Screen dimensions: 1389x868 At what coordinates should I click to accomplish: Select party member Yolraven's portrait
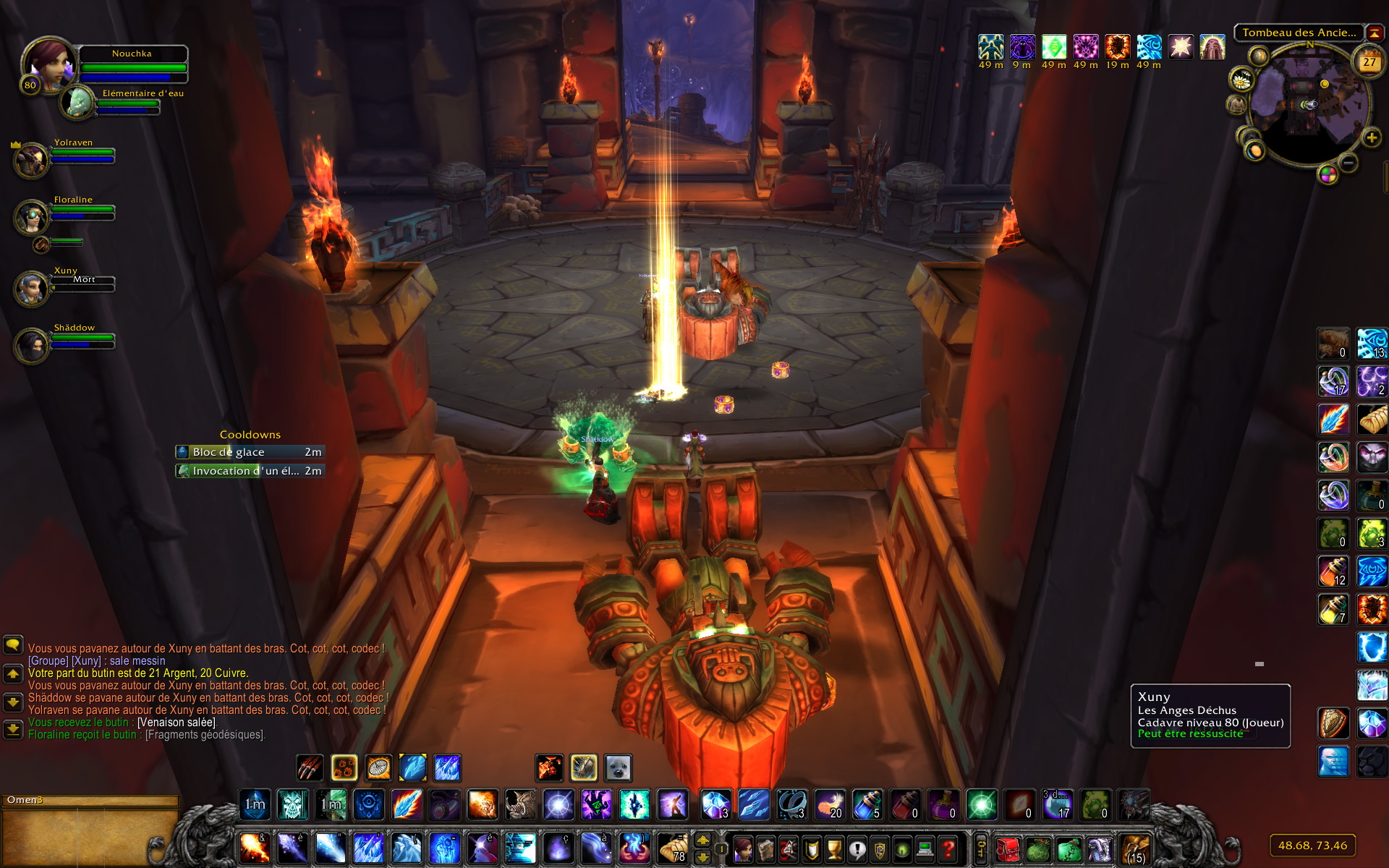(31, 160)
